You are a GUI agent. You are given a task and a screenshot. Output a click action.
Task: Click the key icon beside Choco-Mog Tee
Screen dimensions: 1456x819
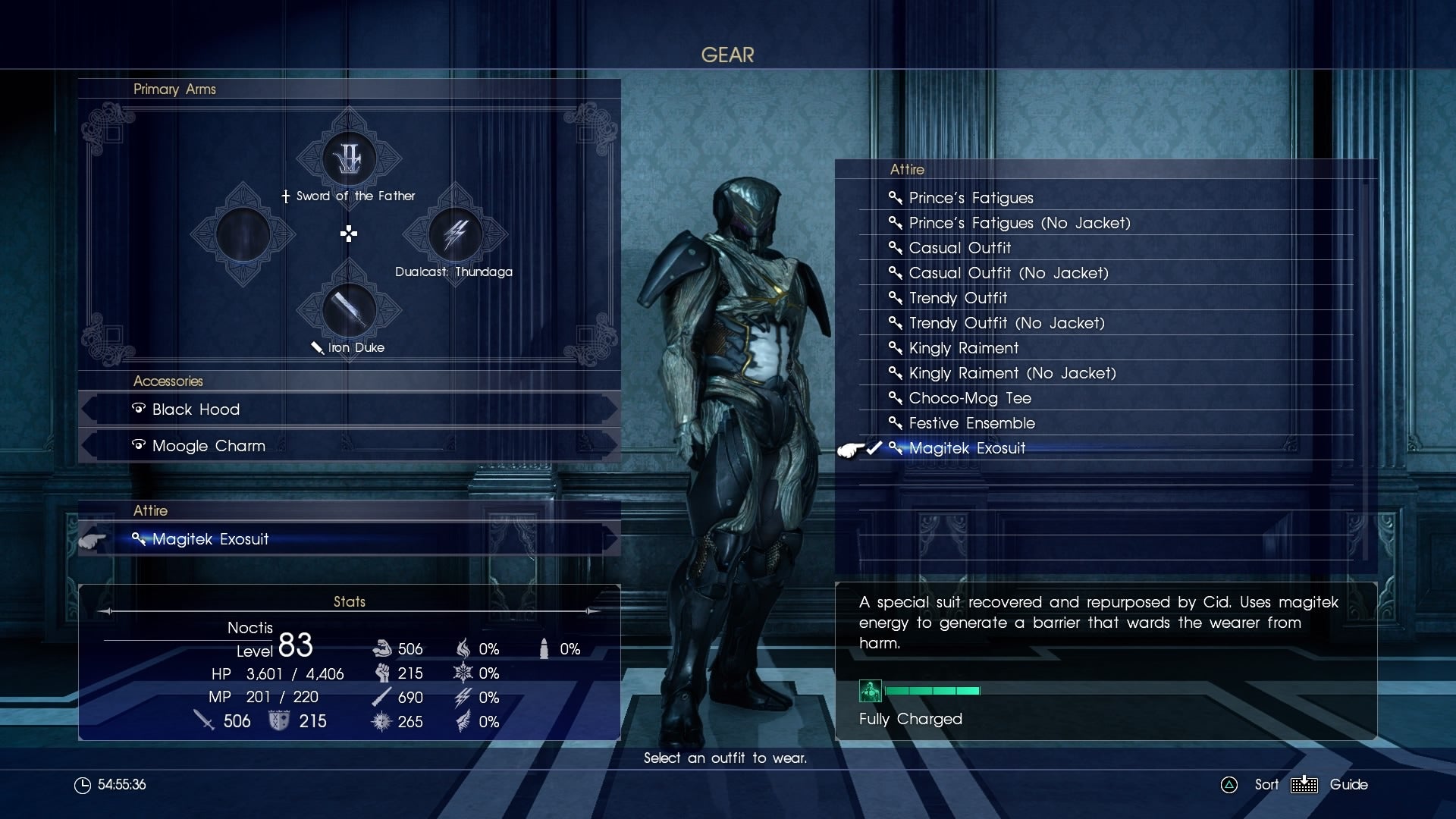tap(894, 398)
